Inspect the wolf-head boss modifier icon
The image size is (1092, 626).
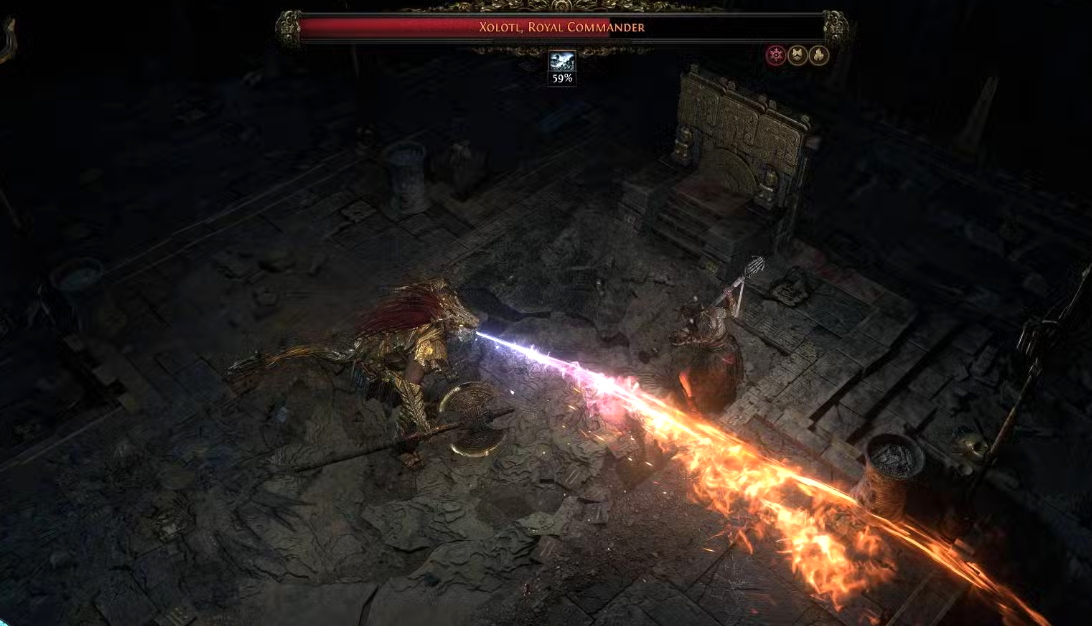click(797, 56)
